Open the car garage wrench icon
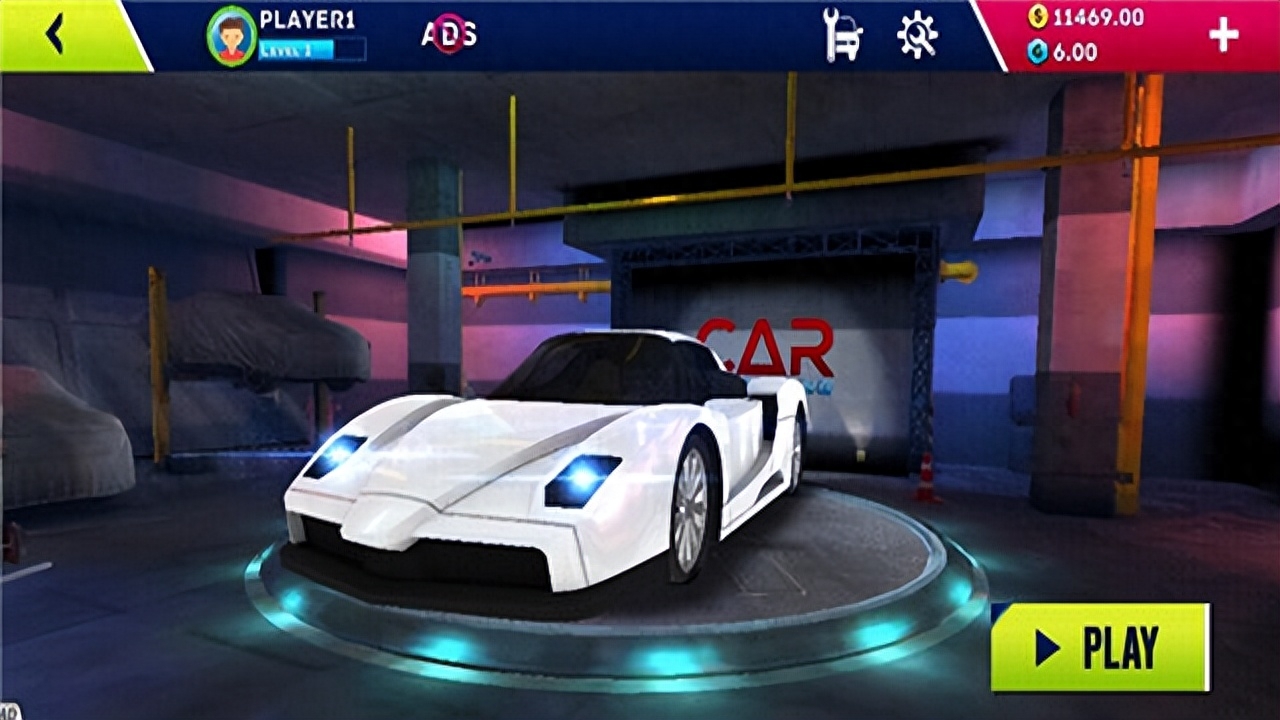 point(842,35)
